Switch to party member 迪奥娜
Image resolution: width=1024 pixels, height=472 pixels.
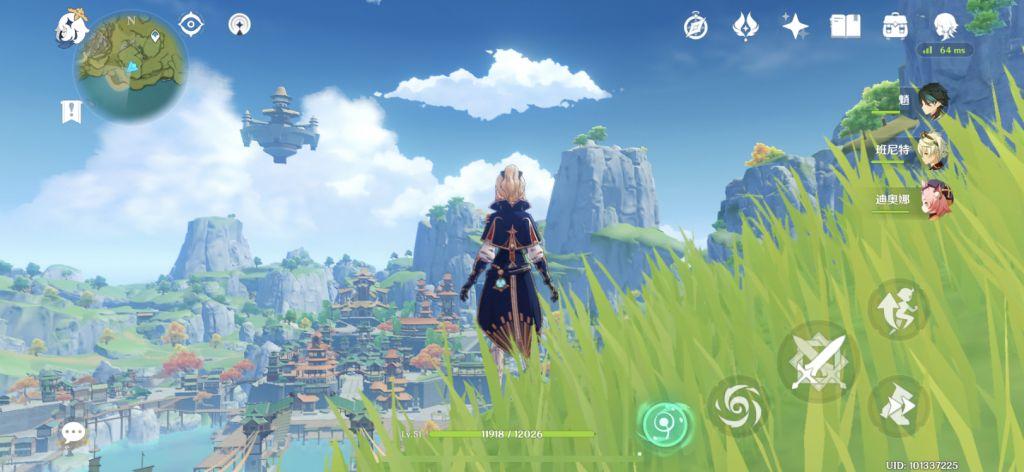tap(935, 199)
